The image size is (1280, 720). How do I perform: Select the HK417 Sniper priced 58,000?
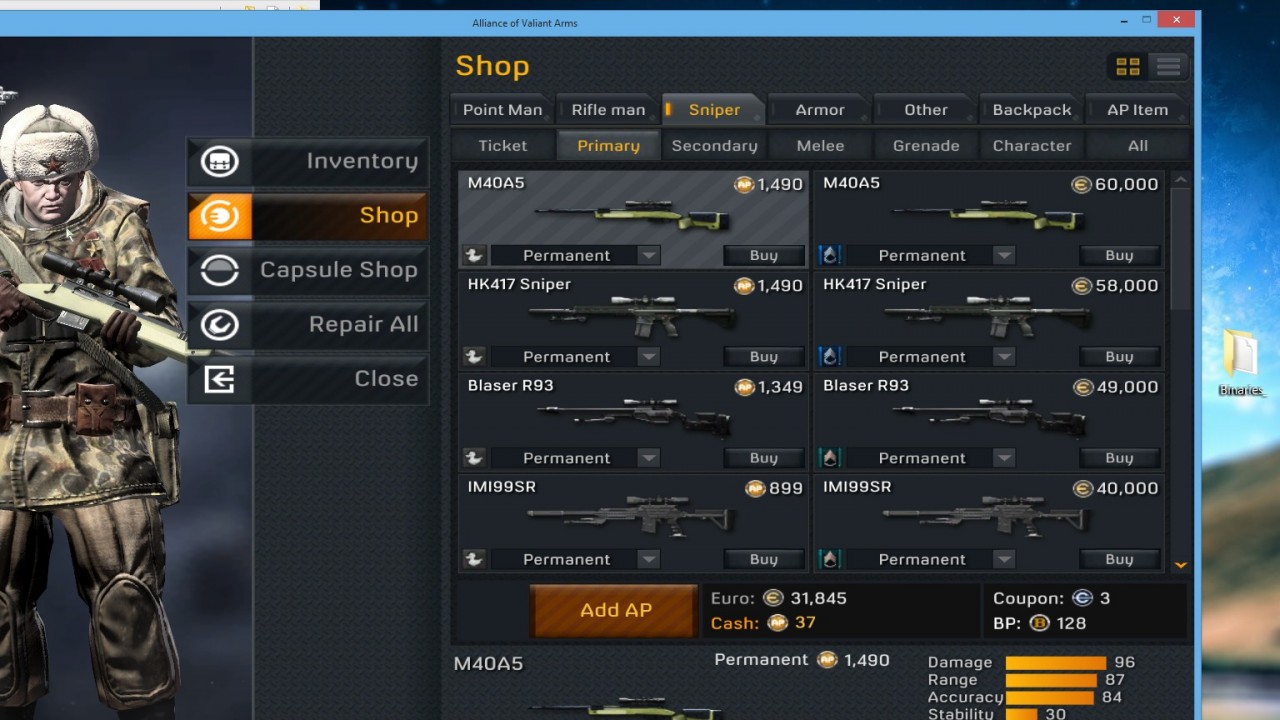pos(988,312)
